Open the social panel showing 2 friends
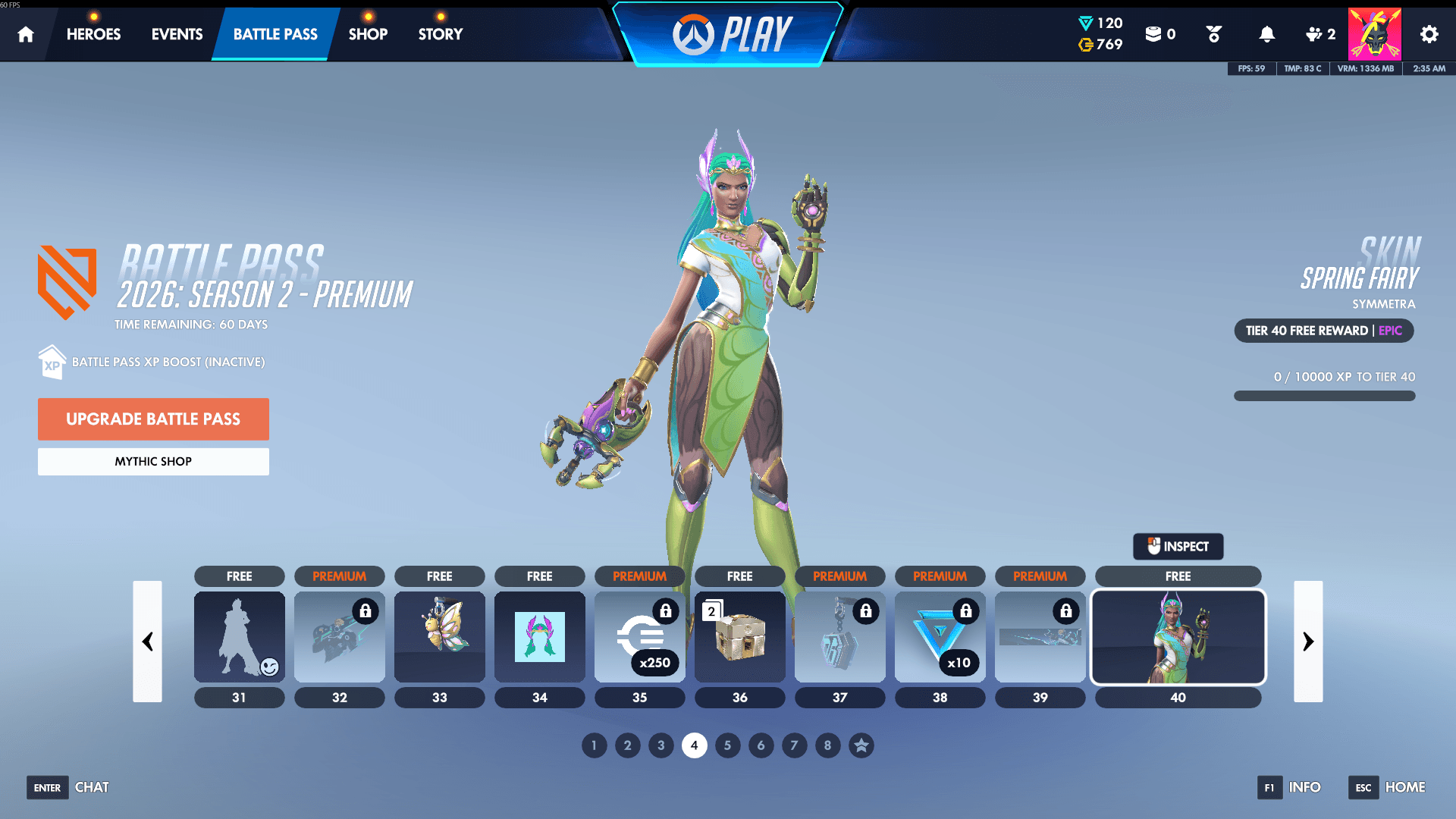Viewport: 1456px width, 819px height. [x=1317, y=33]
